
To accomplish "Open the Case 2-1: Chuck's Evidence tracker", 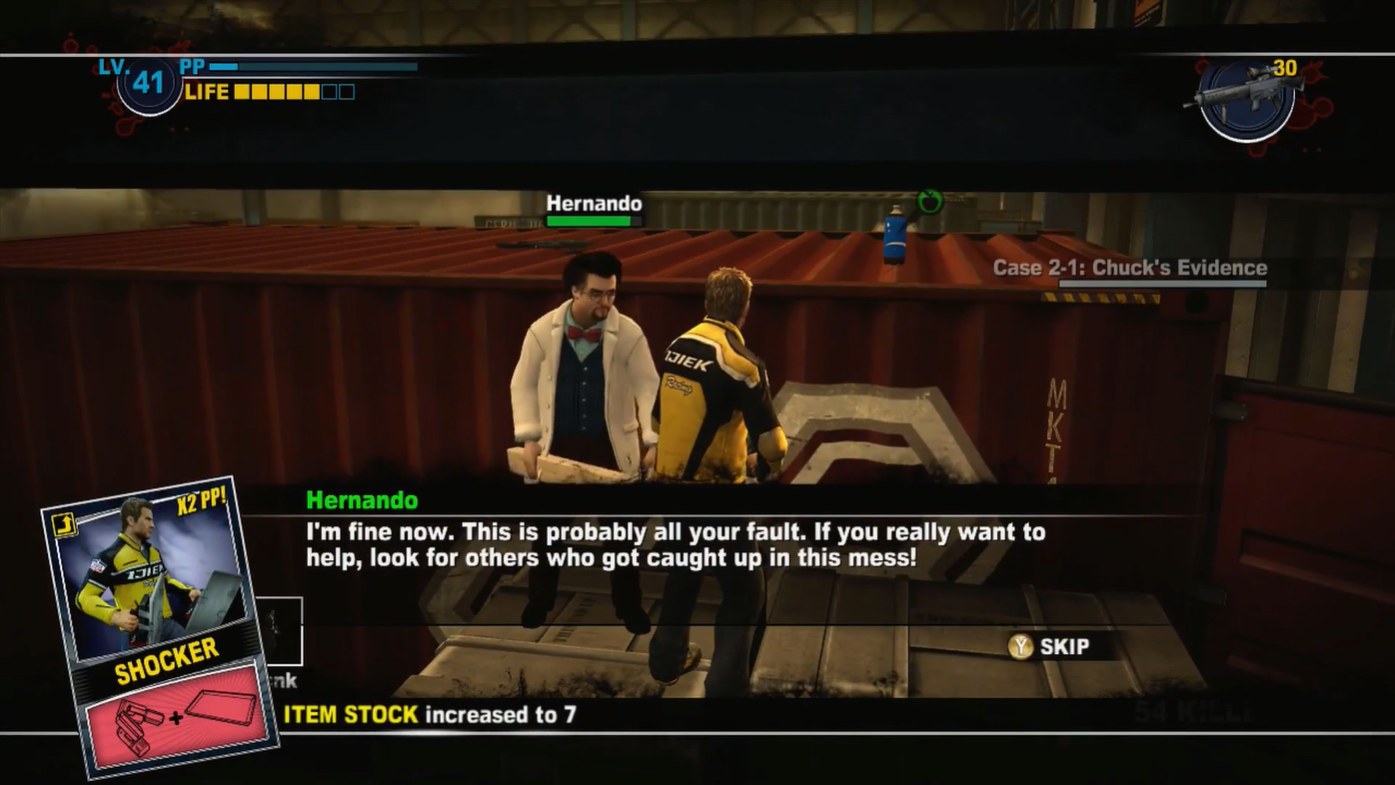I will (1129, 268).
